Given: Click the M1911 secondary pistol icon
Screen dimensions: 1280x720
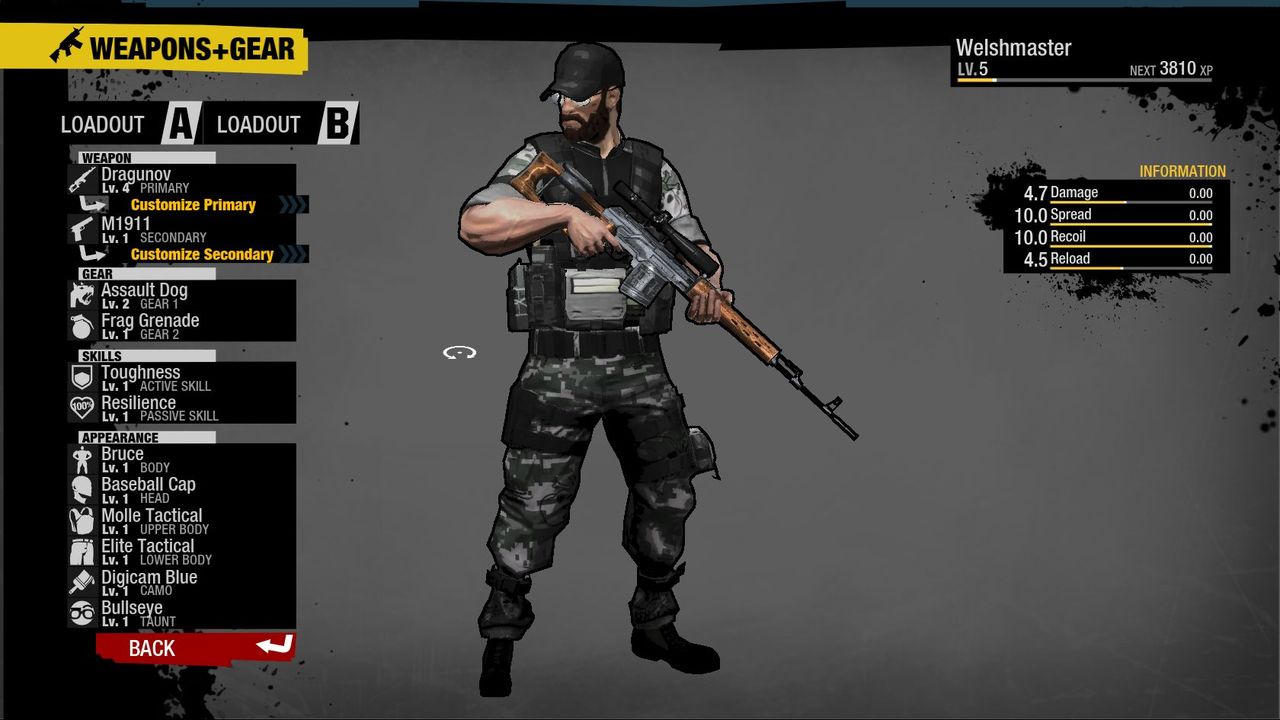Looking at the screenshot, I should coord(82,228).
